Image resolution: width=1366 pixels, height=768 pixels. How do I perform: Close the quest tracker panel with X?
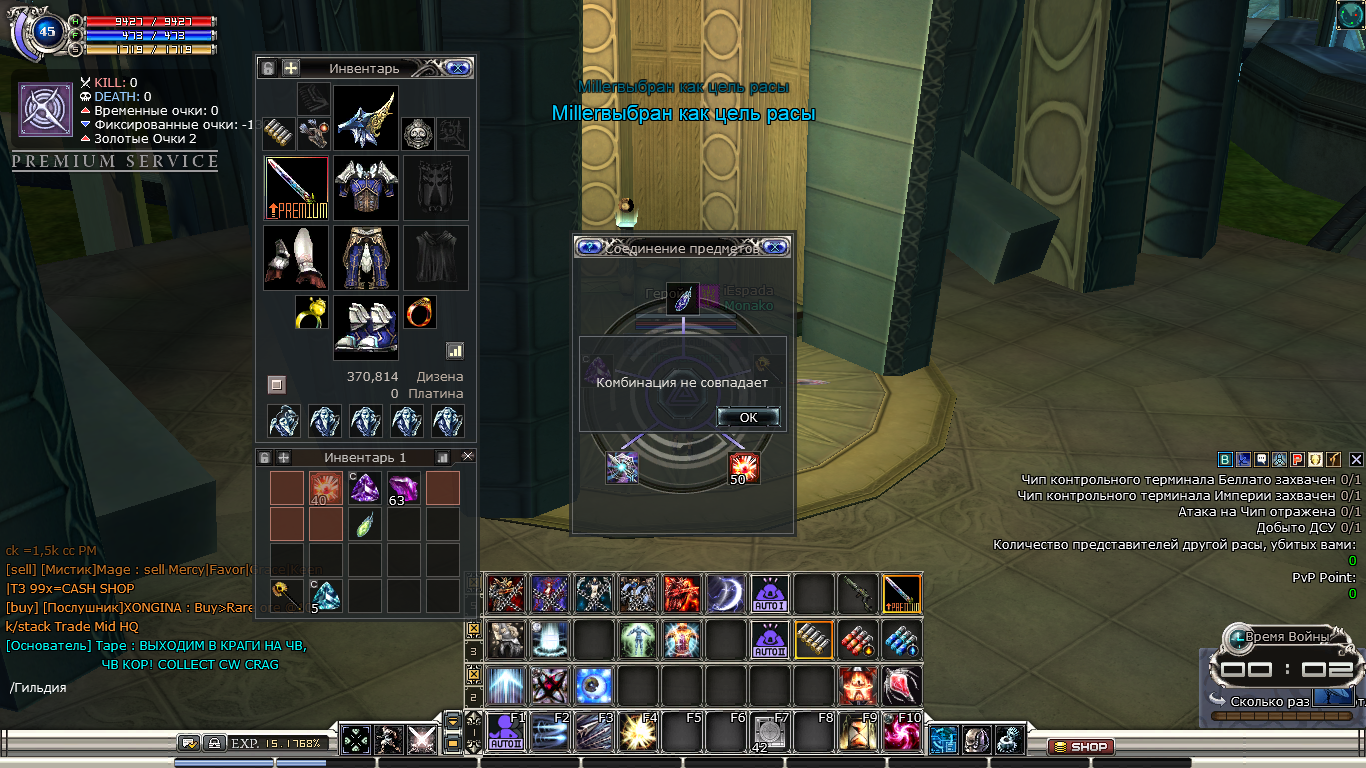click(1356, 460)
